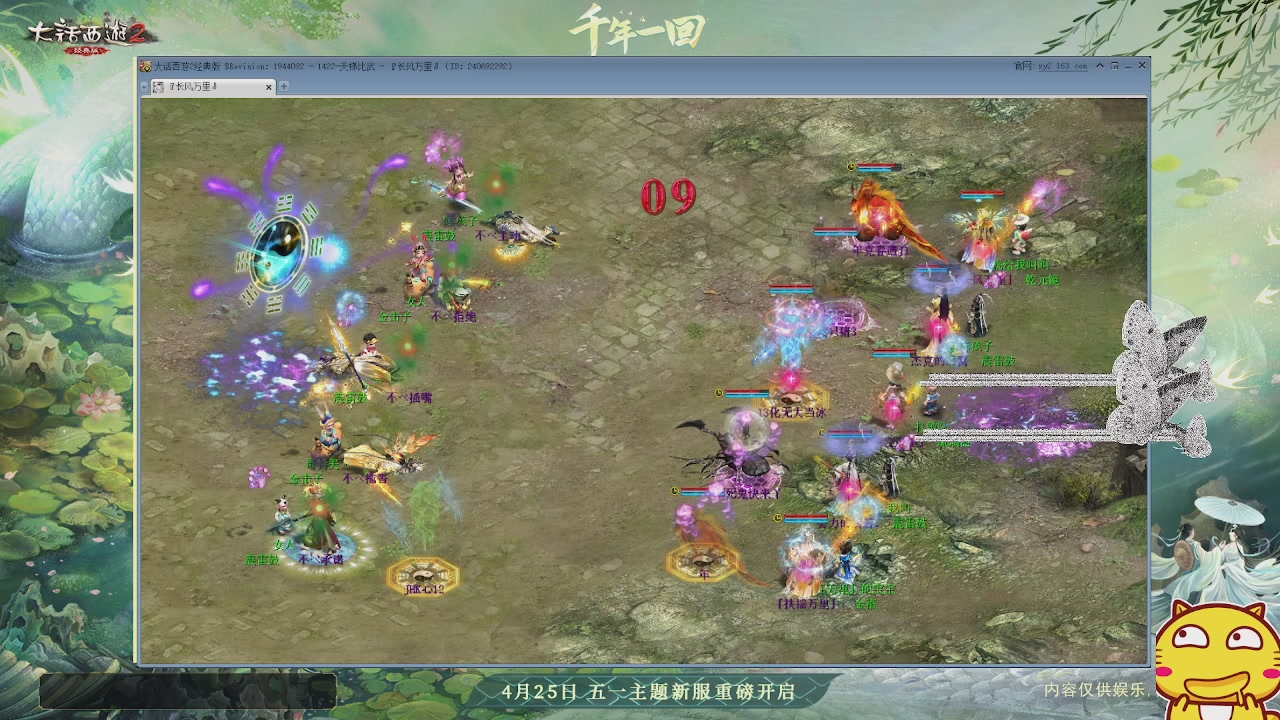This screenshot has height=720, width=1280.
Task: Click the window snapshot icon beside minimize
Action: click(1113, 65)
